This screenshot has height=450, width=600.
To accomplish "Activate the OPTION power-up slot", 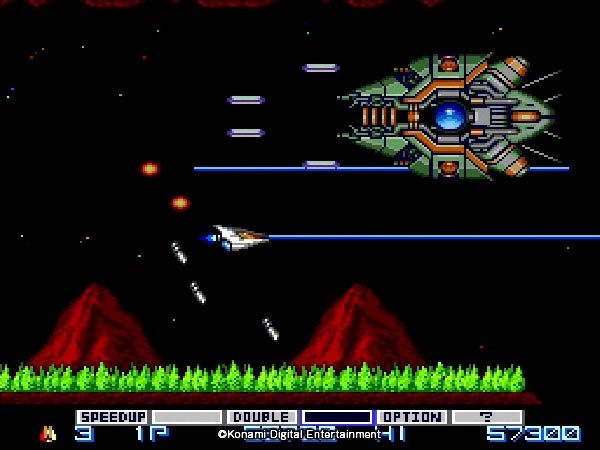I will [412, 417].
